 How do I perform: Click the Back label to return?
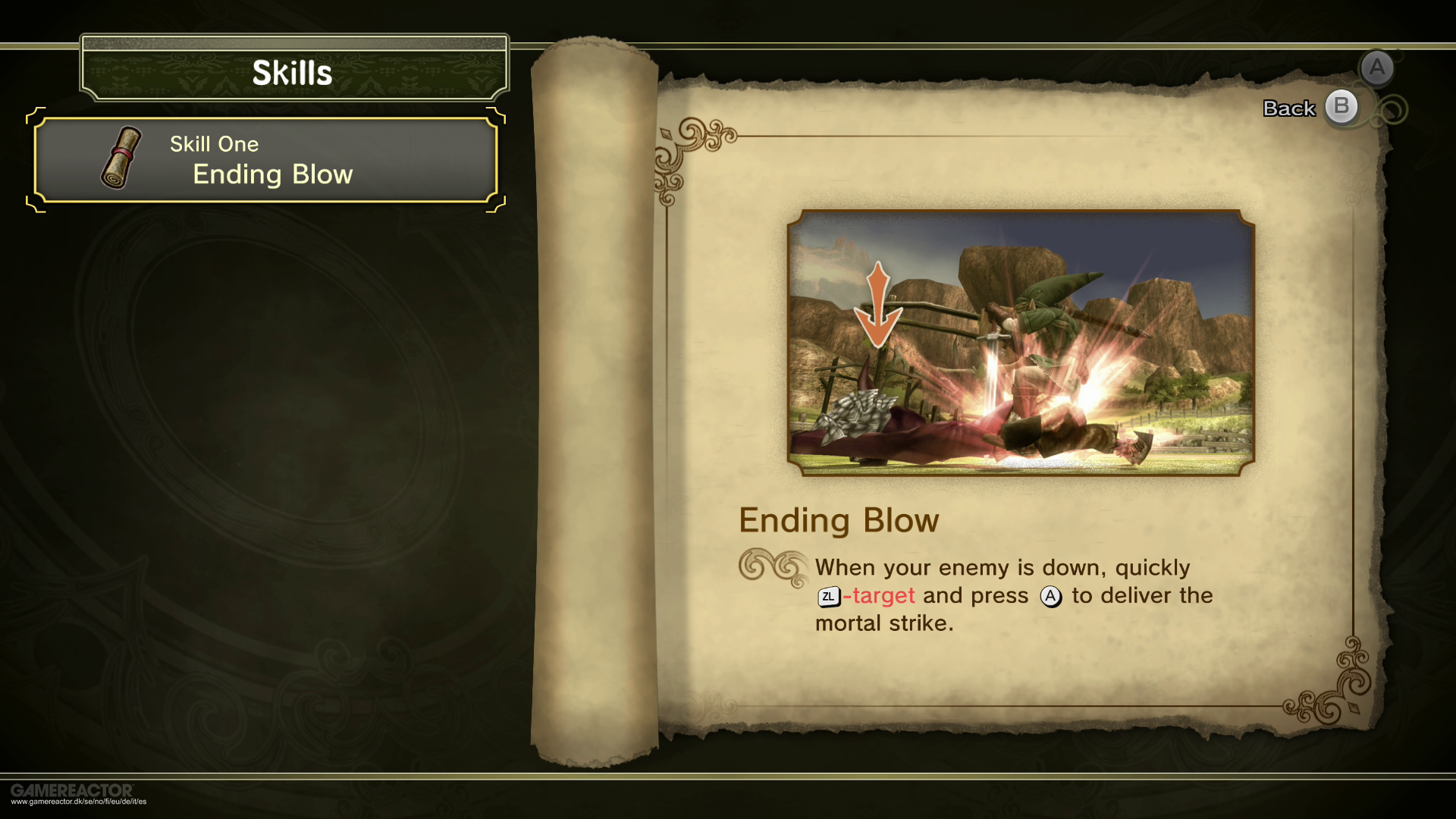click(x=1288, y=108)
